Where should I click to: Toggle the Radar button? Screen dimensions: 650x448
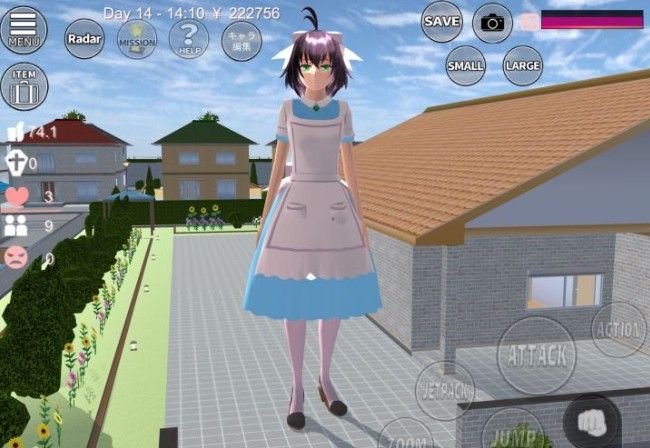tap(85, 39)
